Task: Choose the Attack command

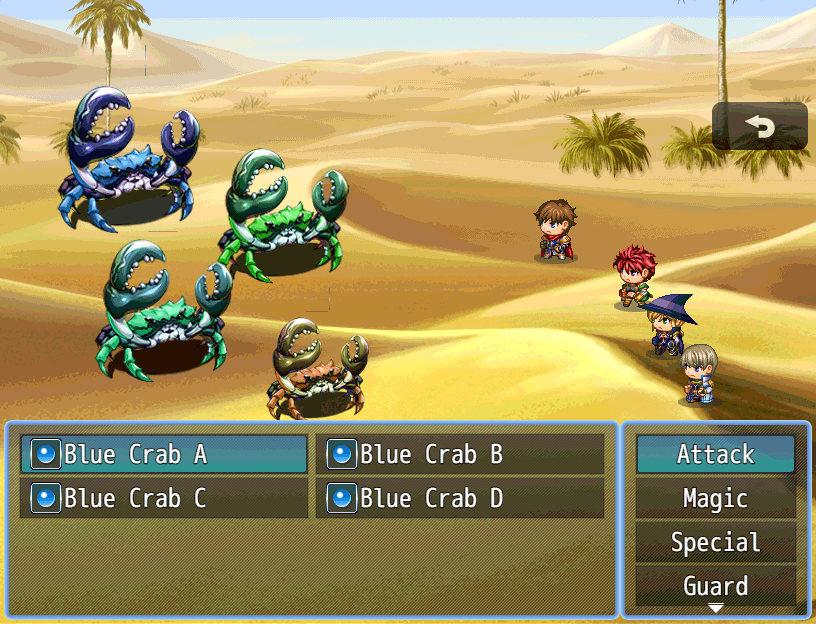Action: tap(715, 454)
